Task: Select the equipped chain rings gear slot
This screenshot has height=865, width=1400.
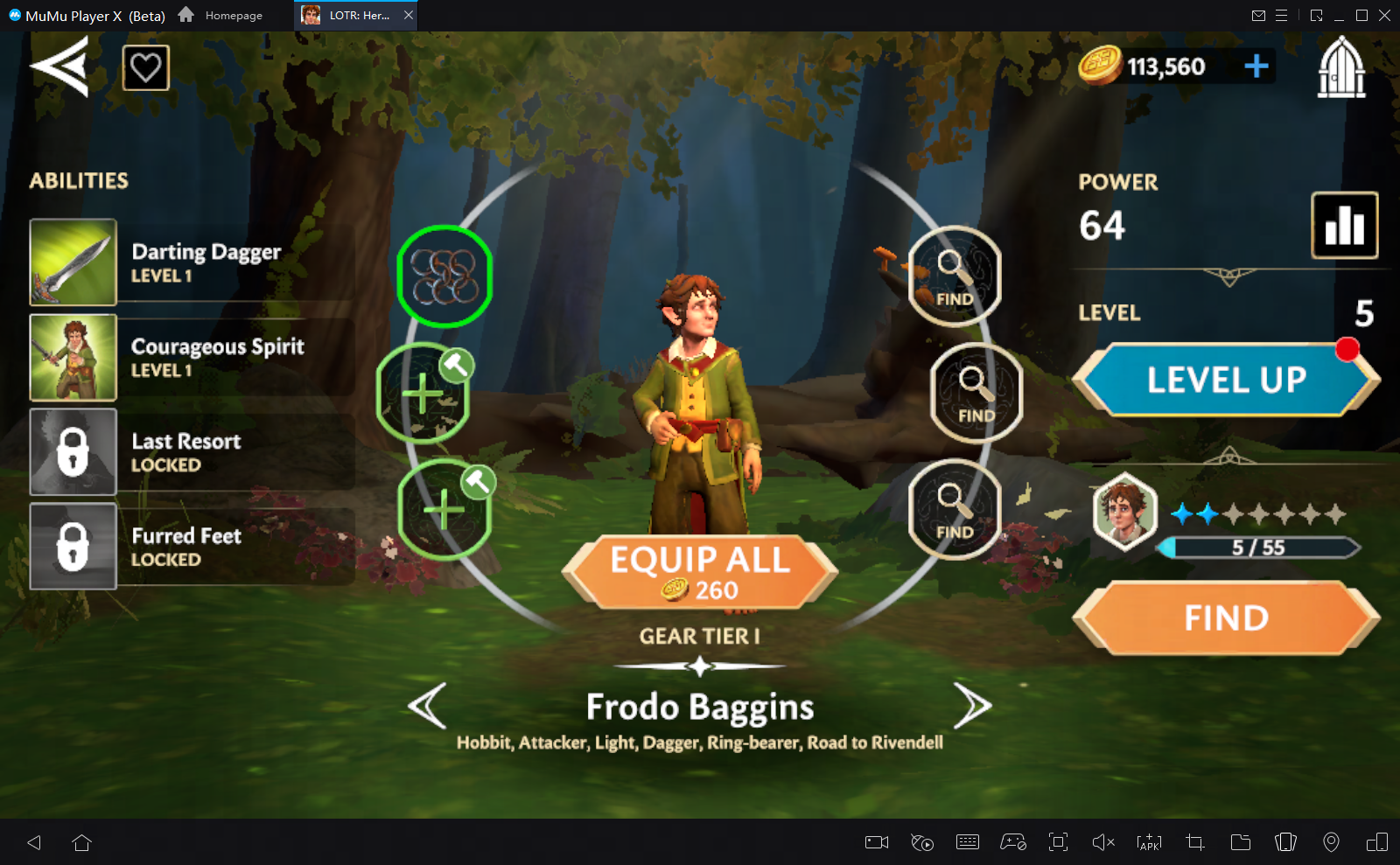Action: tap(444, 276)
